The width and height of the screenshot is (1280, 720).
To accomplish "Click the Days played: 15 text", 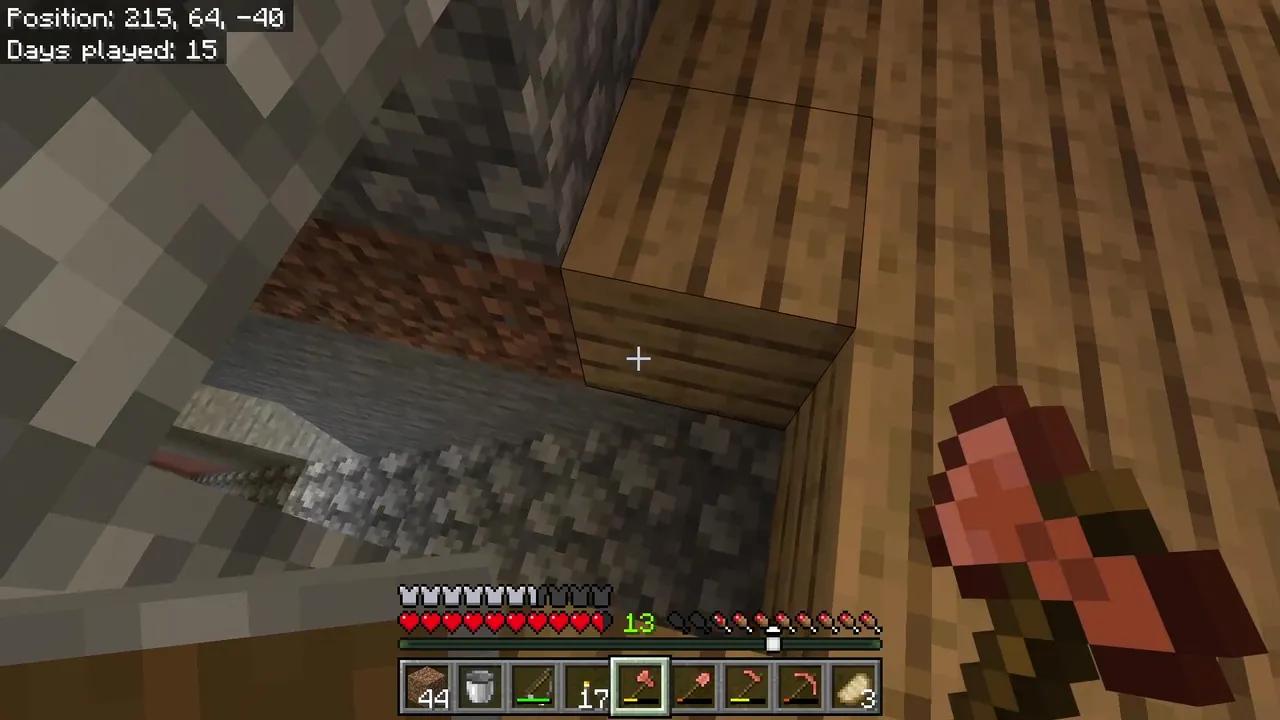I will tap(110, 50).
